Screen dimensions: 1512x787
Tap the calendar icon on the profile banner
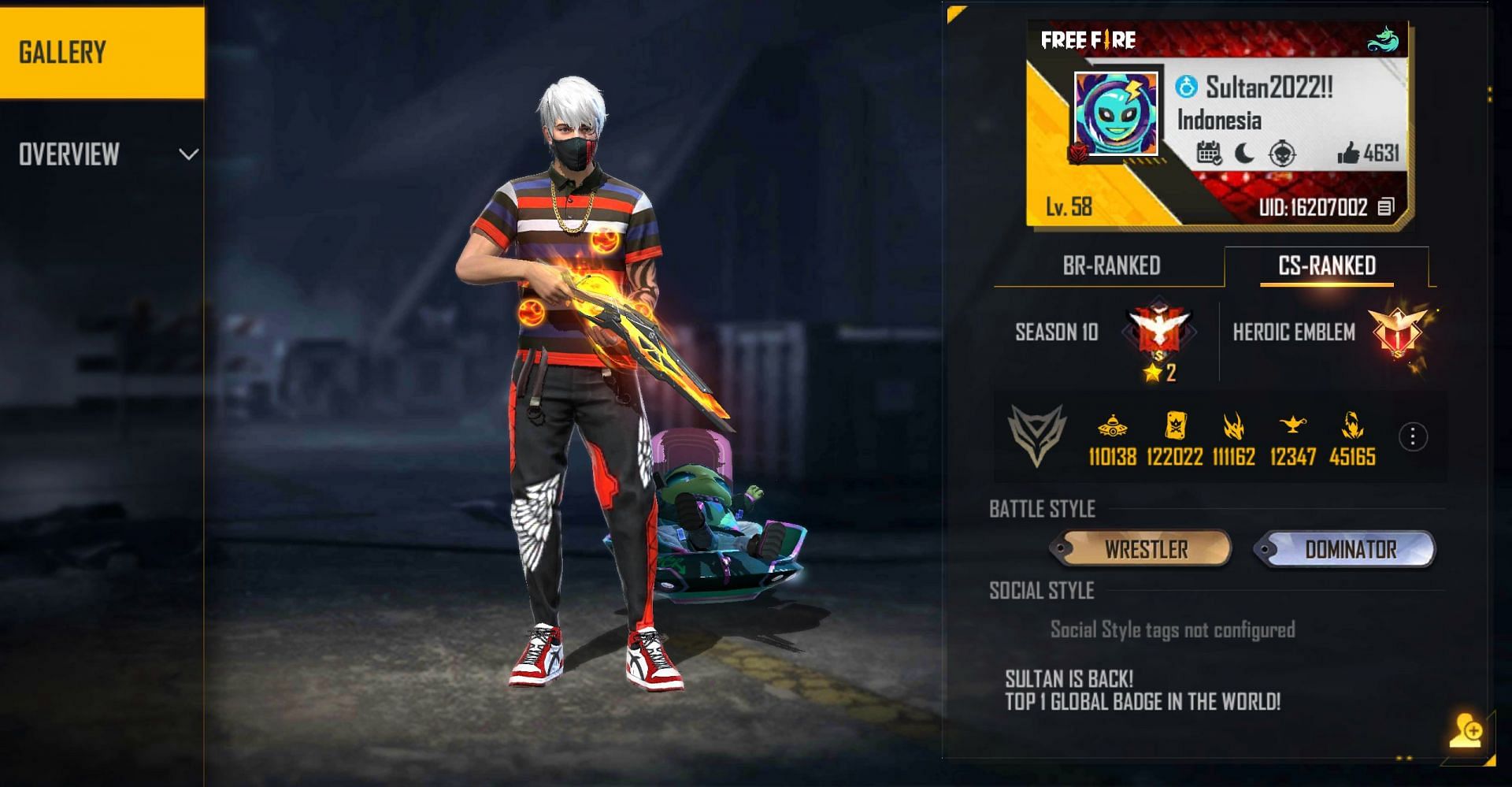[1209, 153]
